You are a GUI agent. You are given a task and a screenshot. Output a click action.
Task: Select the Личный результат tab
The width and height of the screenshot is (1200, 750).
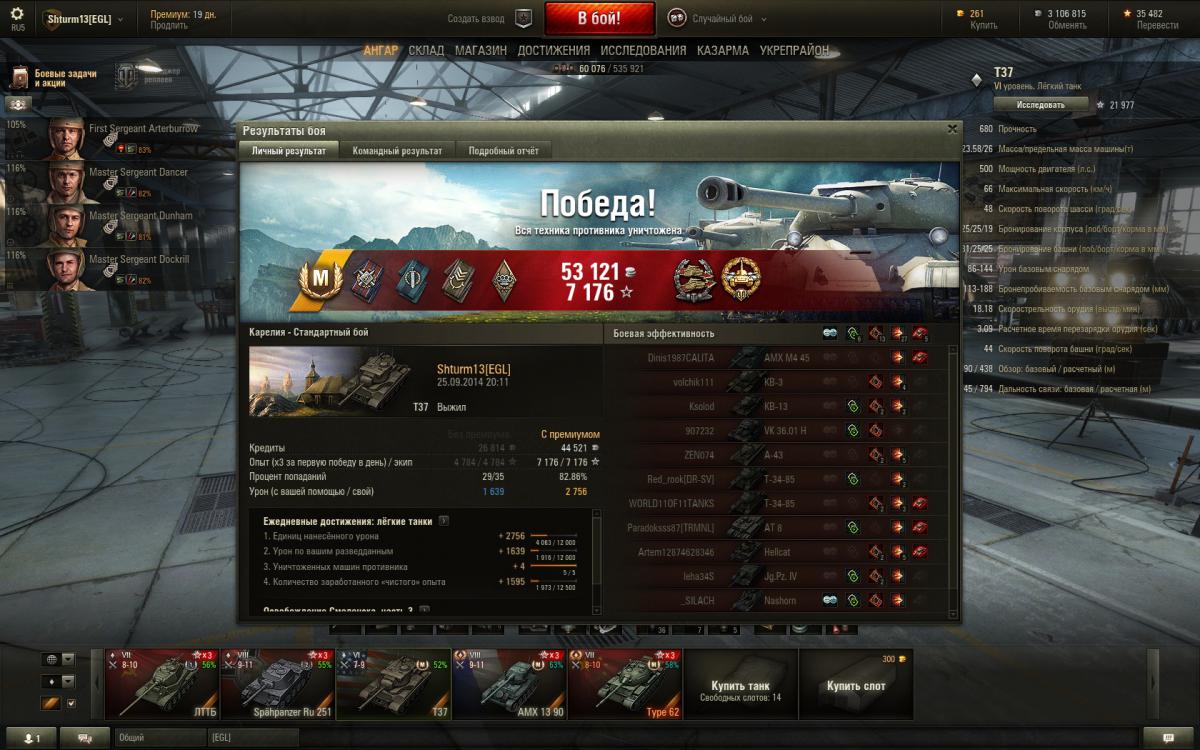[288, 151]
